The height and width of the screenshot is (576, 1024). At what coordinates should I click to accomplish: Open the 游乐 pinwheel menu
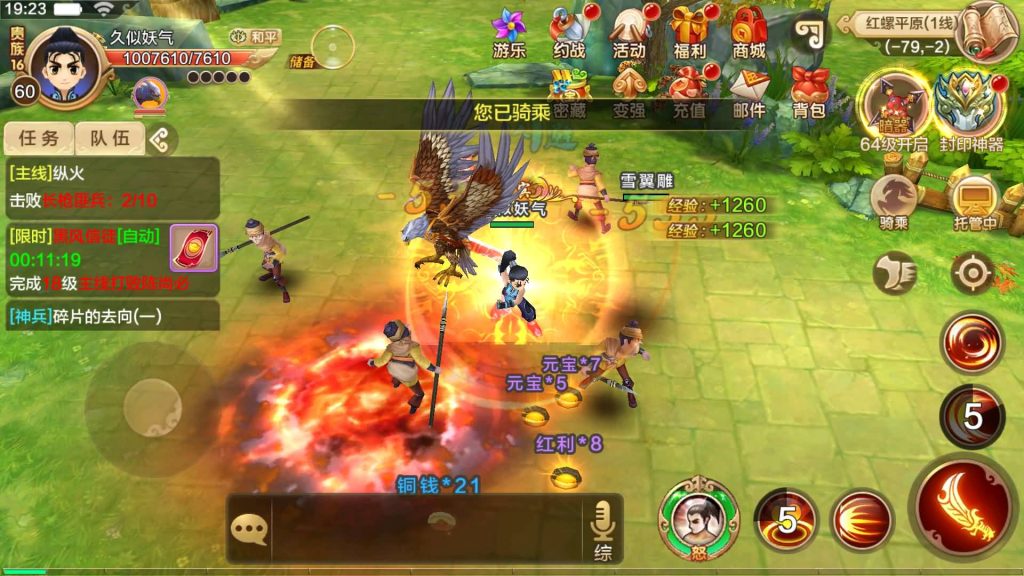pyautogui.click(x=509, y=32)
